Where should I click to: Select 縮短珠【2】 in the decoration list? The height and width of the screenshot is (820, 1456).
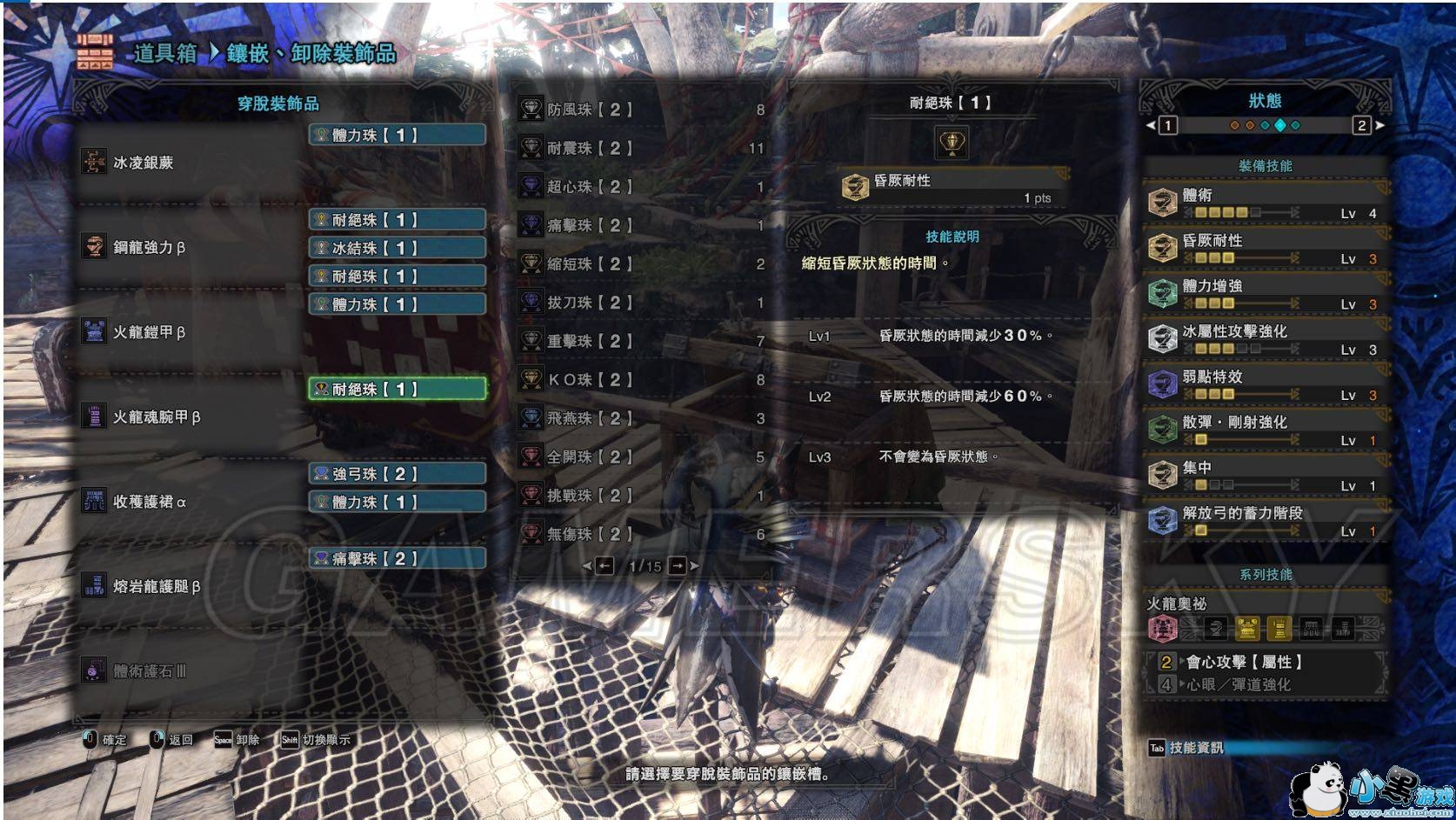[642, 263]
